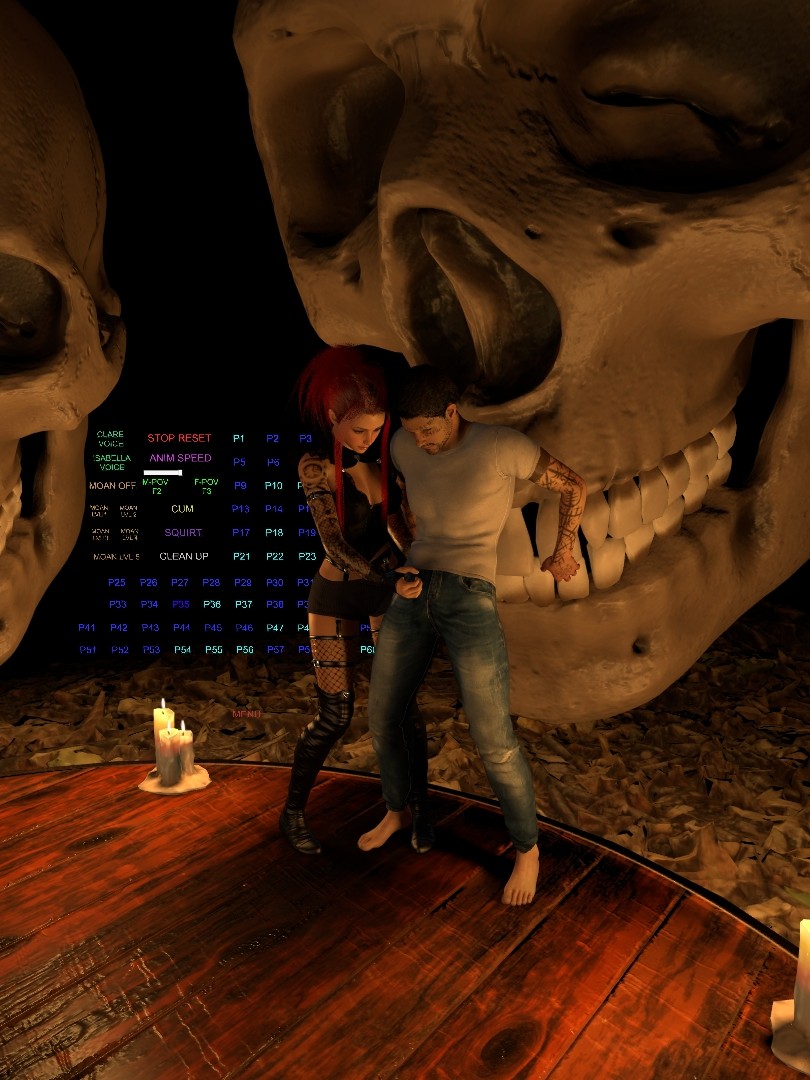Open the red MENU label
The height and width of the screenshot is (1080, 810).
pos(246,714)
